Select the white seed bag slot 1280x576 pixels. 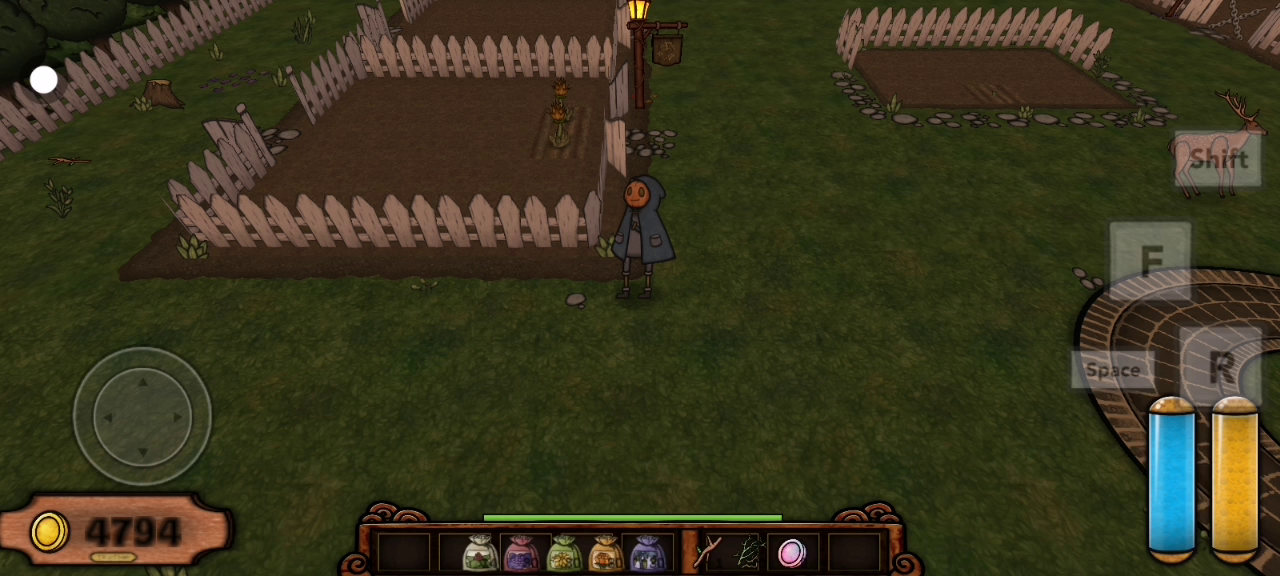pos(480,552)
